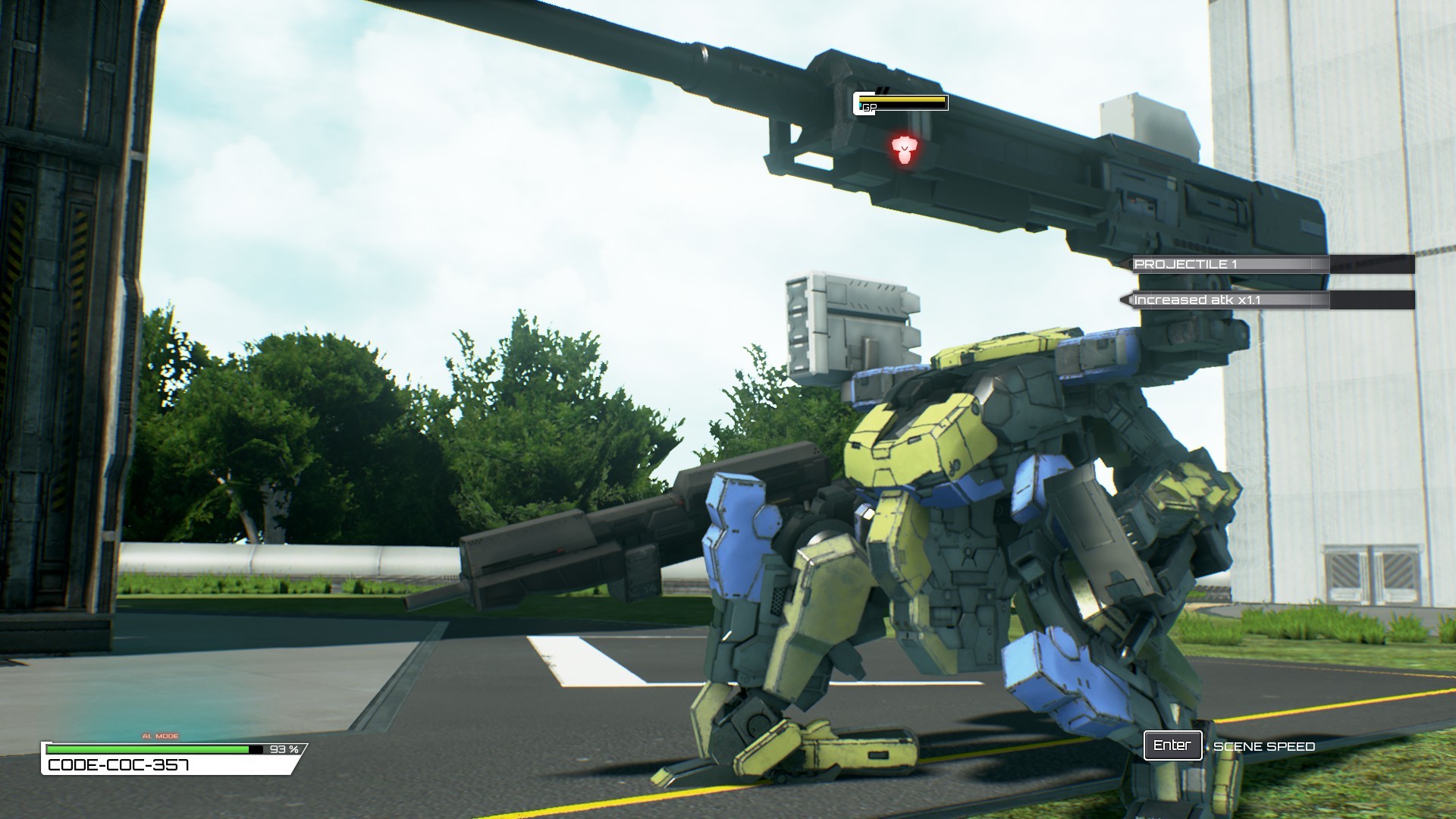
Task: Click the Increased atk x1.1 buff callout
Action: 1198,300
